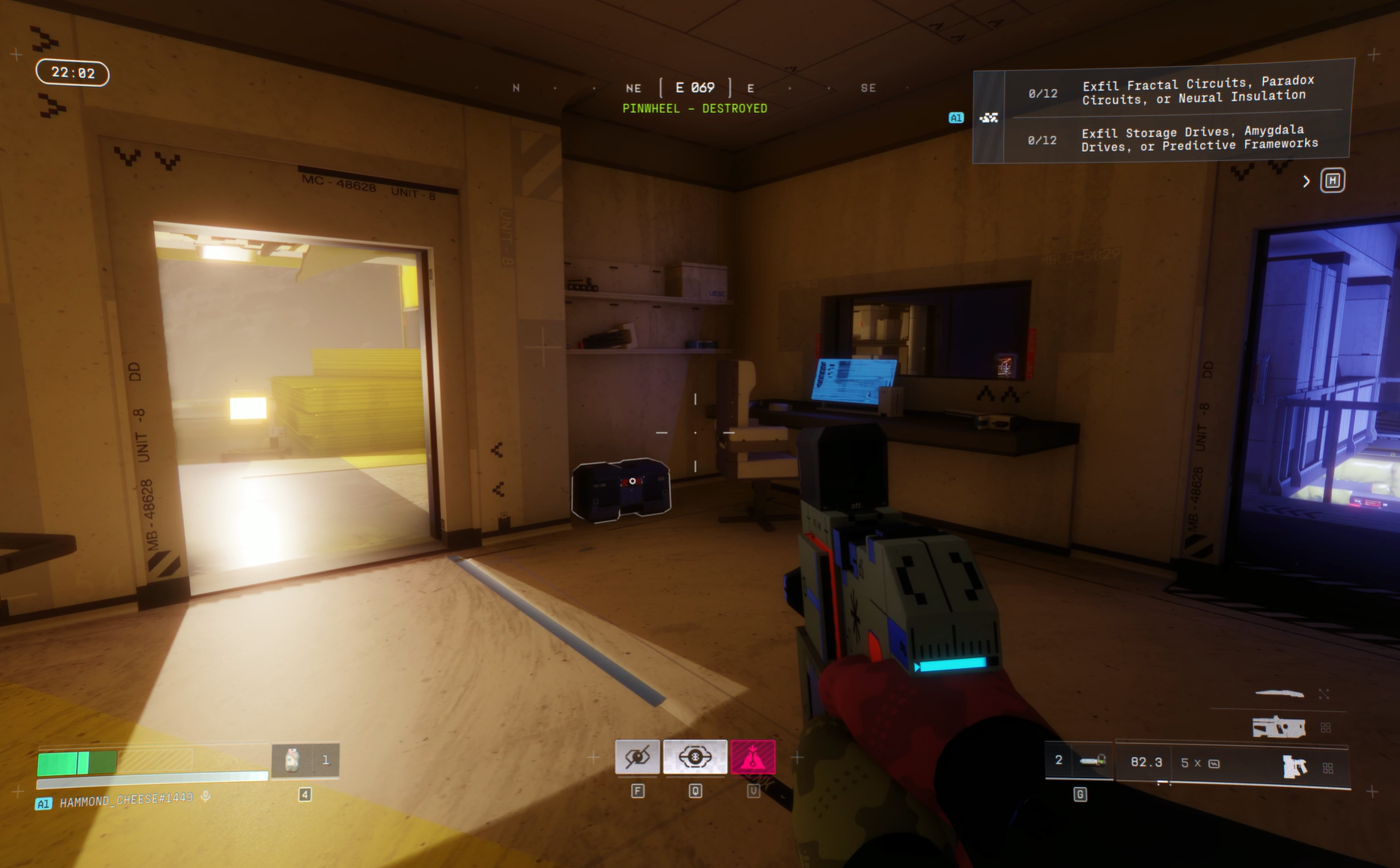Select the consumable canister item slot
This screenshot has width=1400, height=868.
[x=292, y=760]
